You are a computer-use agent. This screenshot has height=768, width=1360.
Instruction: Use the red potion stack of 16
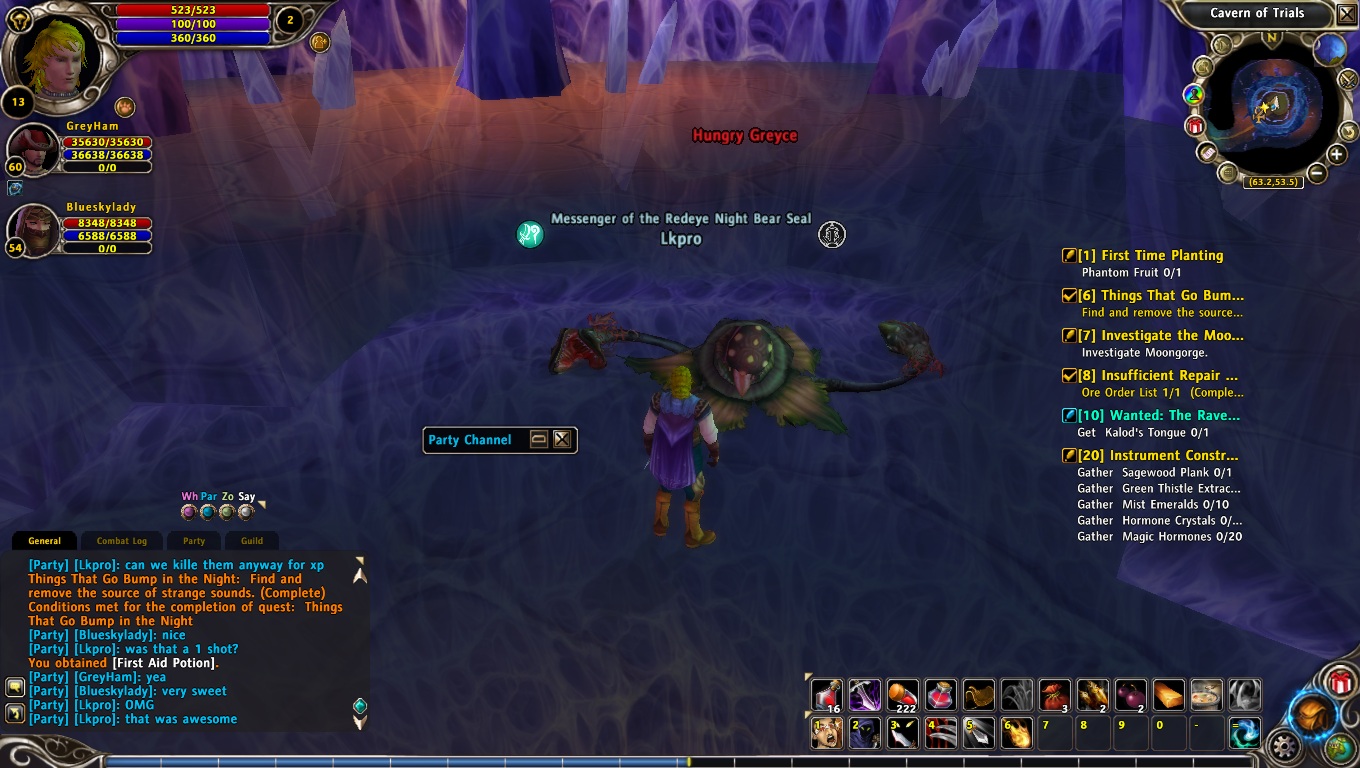click(x=826, y=694)
